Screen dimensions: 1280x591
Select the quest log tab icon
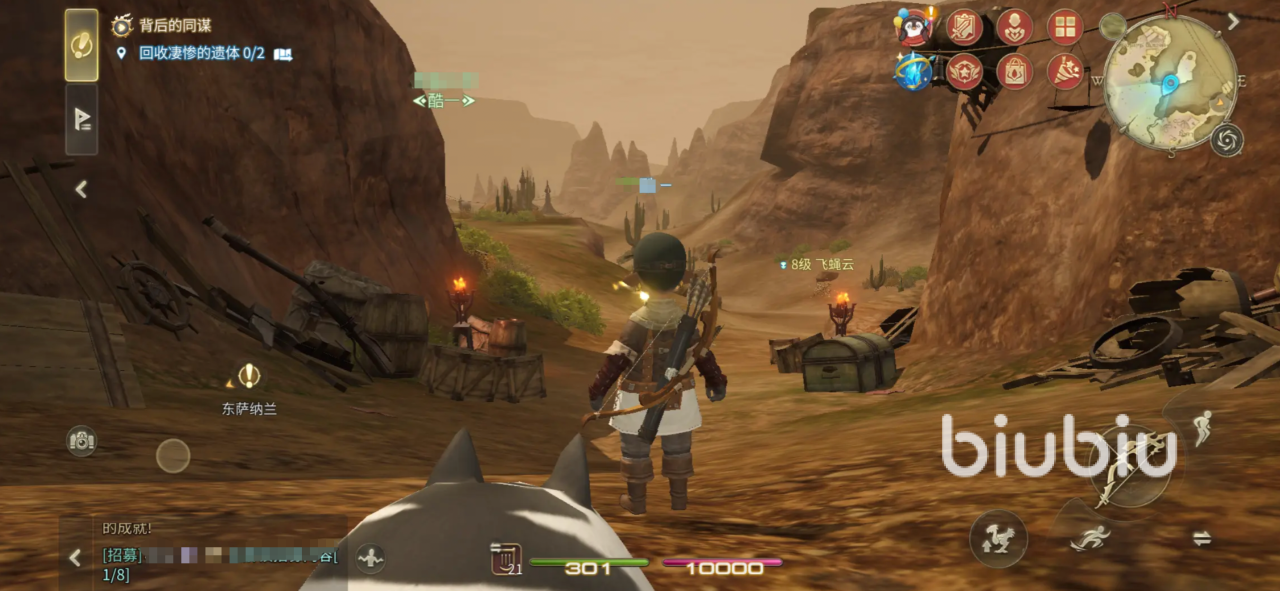pos(81,45)
